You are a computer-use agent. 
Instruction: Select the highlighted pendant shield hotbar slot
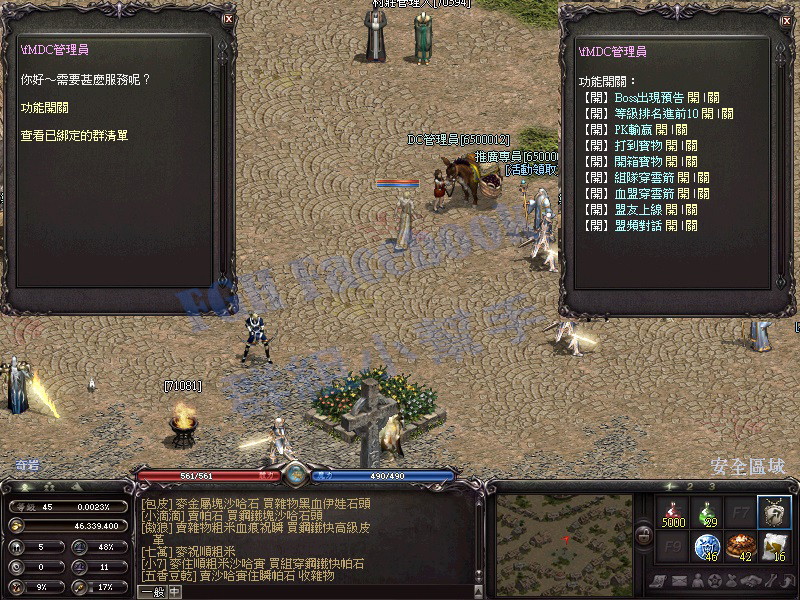click(772, 512)
